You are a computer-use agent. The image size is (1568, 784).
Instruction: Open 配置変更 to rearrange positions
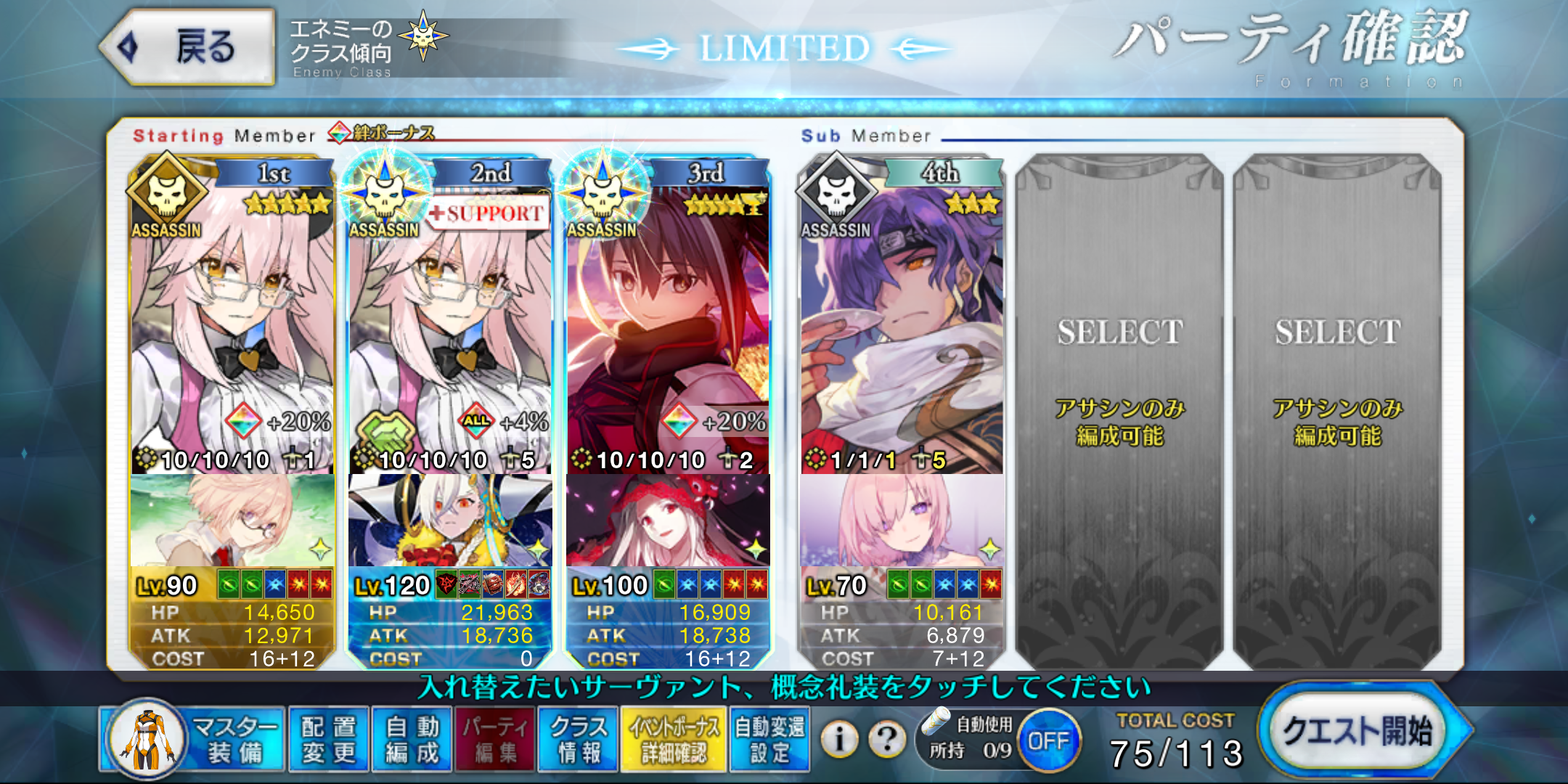pos(329,740)
